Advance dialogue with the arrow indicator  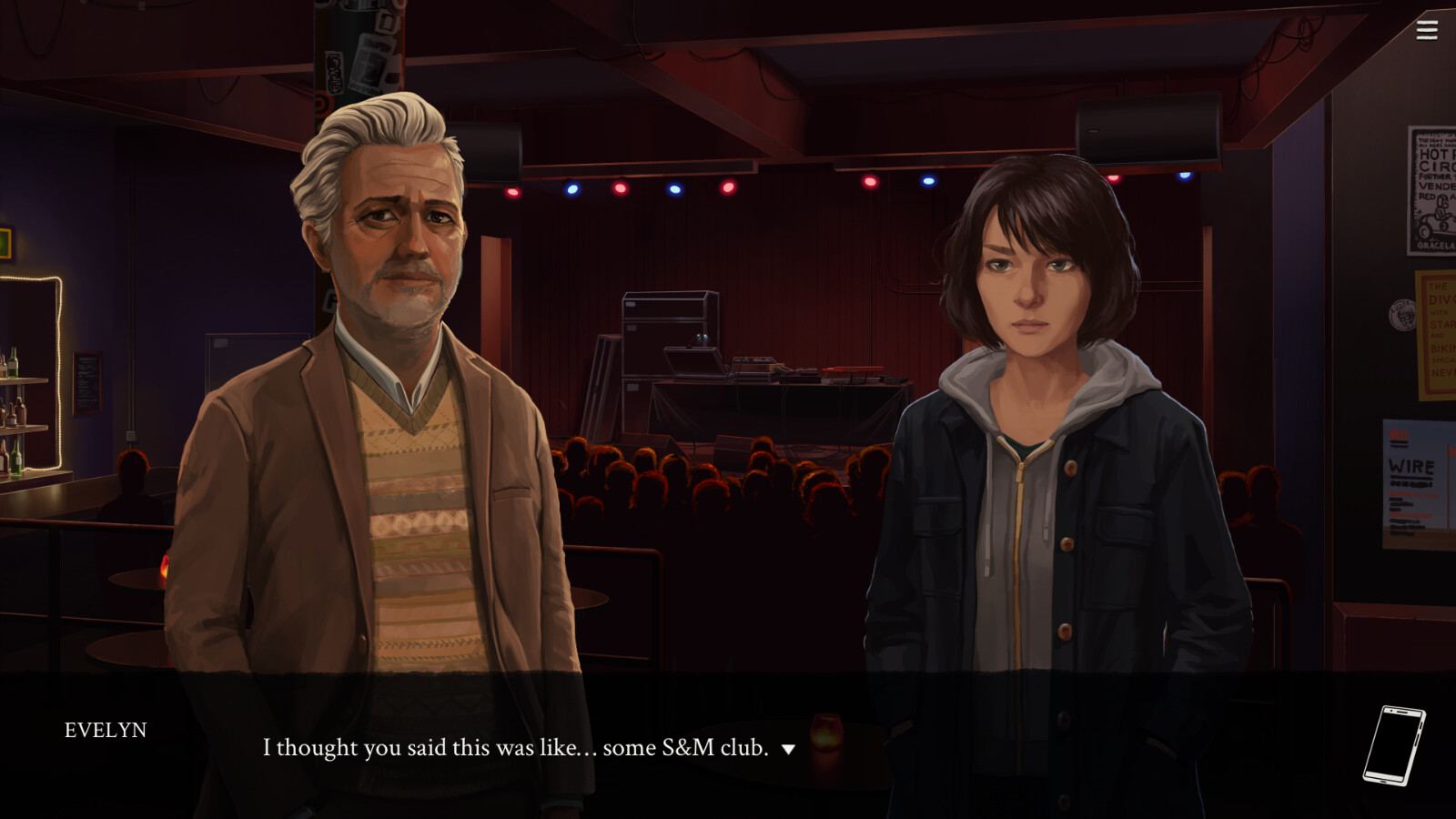(x=788, y=749)
